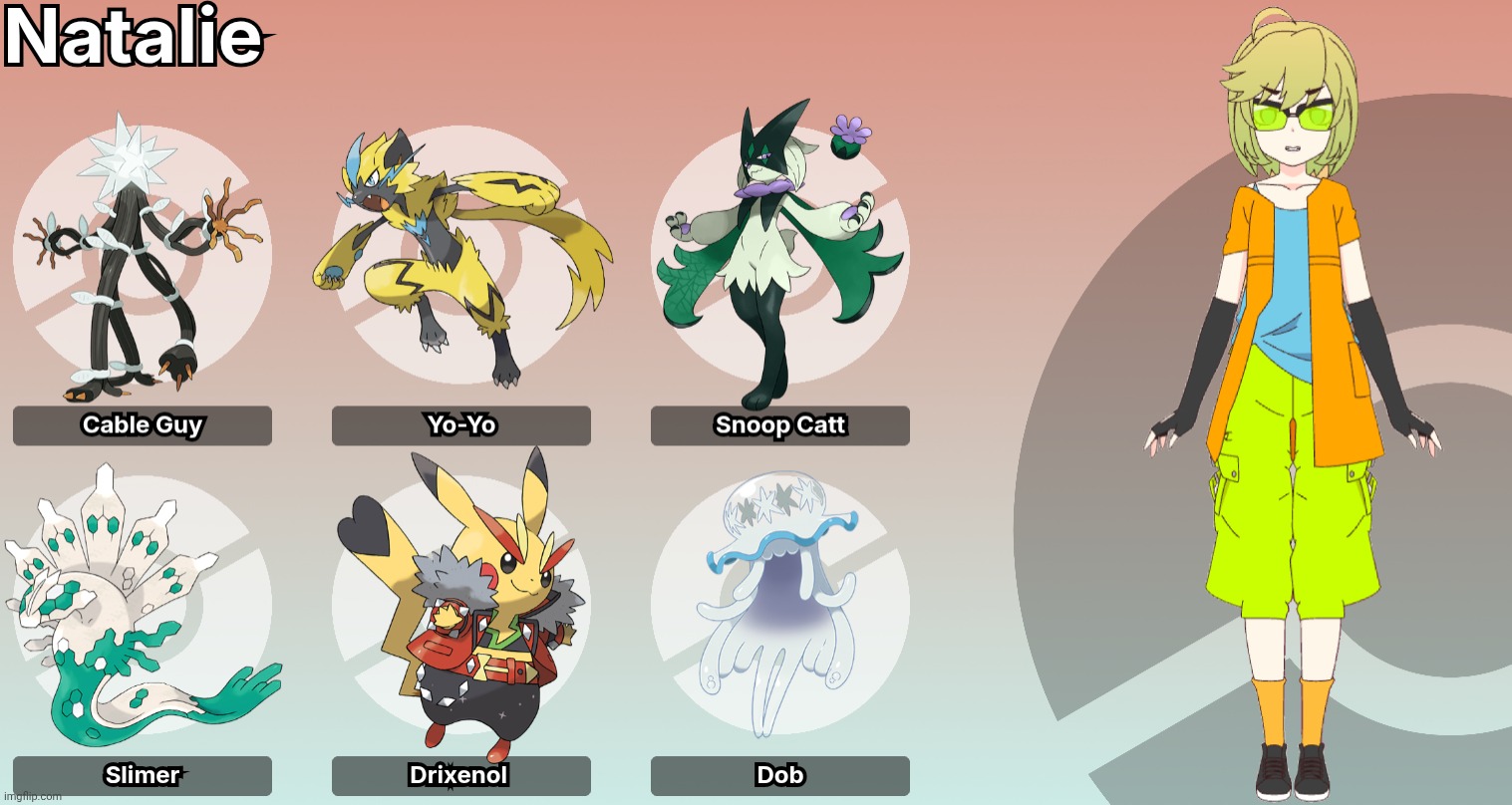The width and height of the screenshot is (1512, 805).
Task: Pick the Drixenol name label
Action: tap(460, 775)
